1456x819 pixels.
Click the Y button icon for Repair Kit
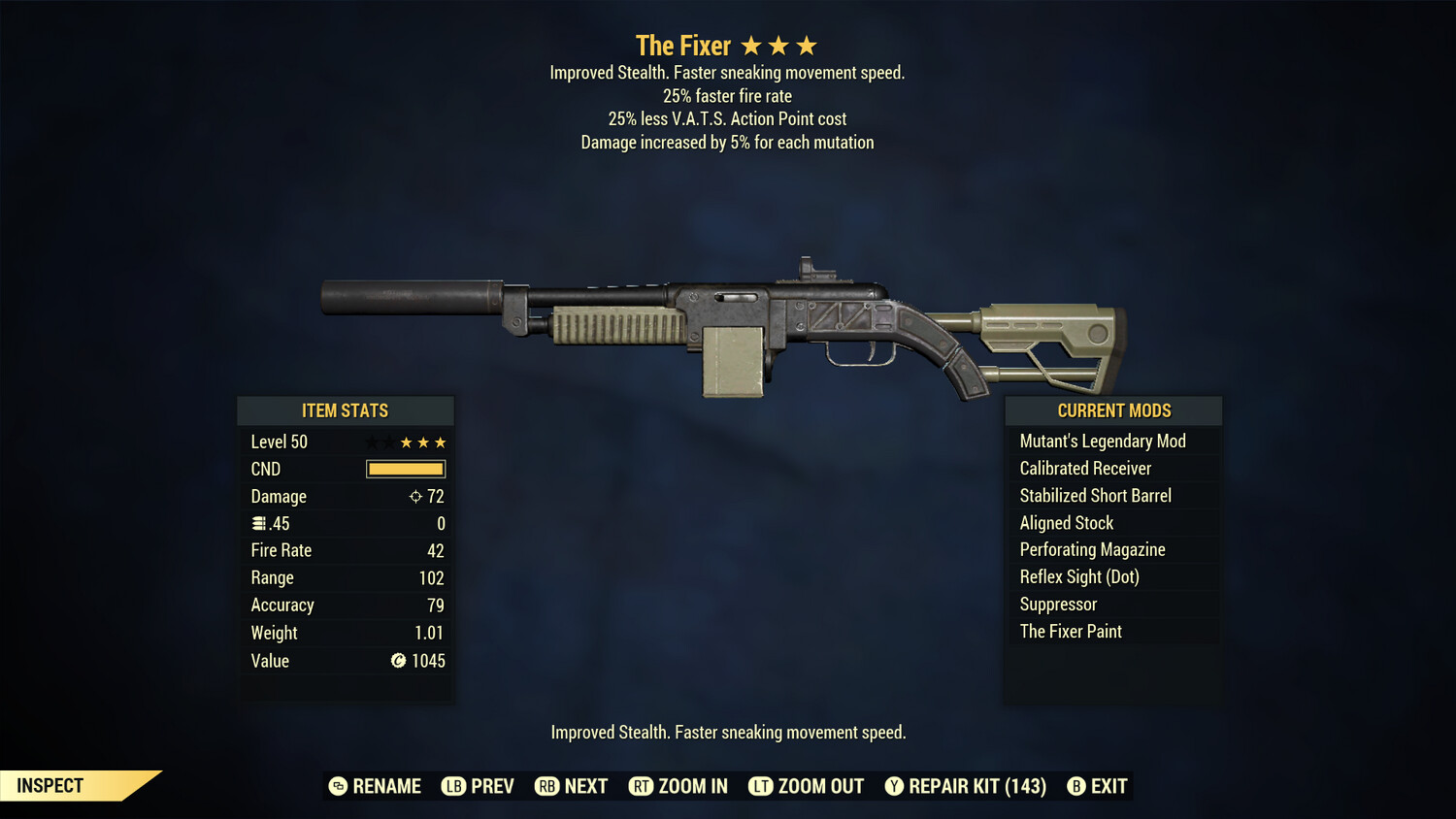[x=894, y=786]
